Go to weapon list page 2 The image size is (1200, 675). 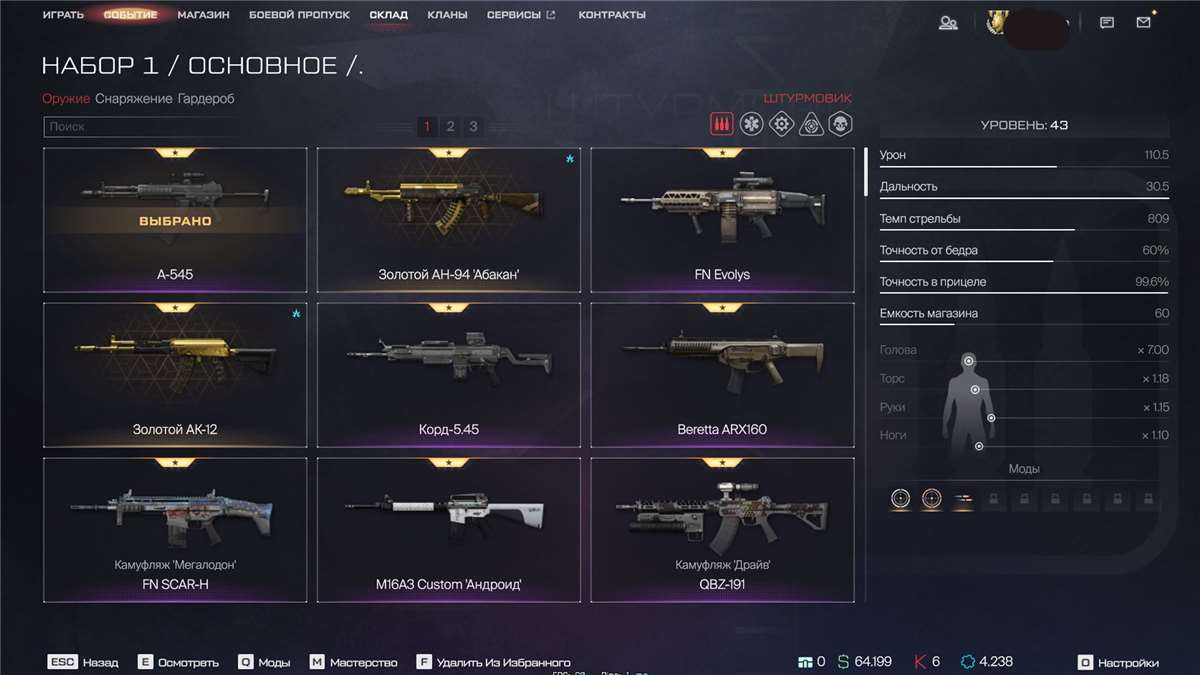click(x=450, y=126)
